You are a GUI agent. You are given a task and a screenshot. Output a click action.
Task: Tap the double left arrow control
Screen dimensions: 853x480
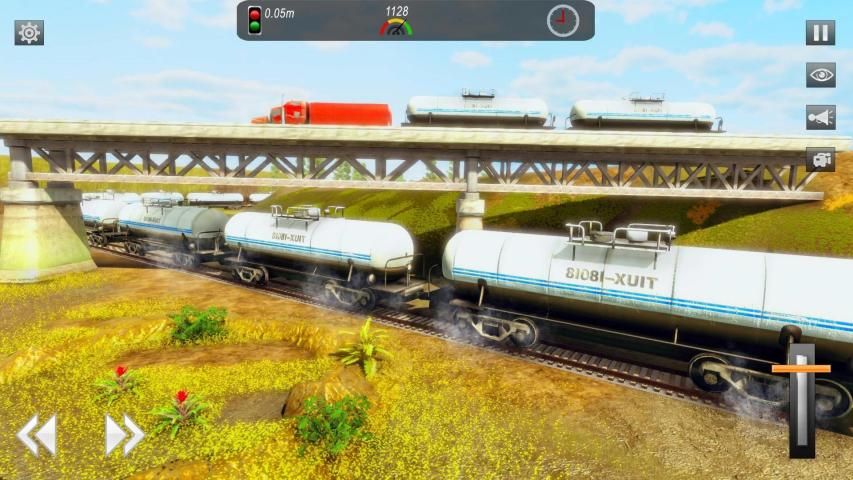click(37, 436)
